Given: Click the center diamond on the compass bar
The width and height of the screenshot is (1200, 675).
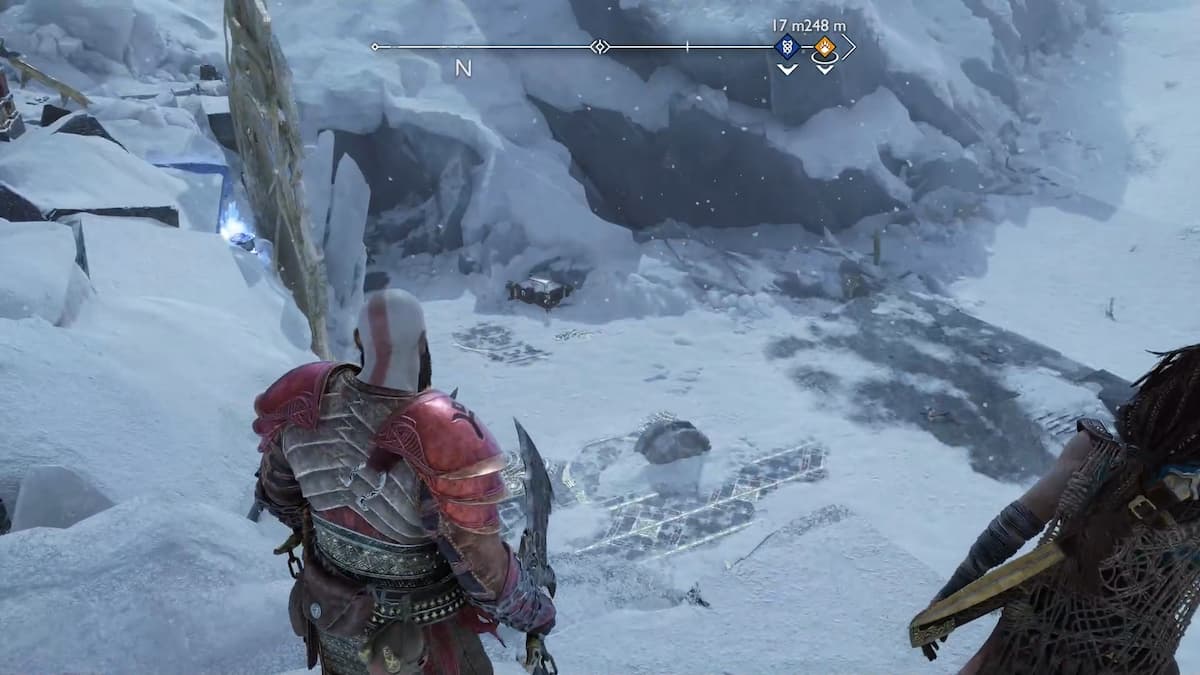Looking at the screenshot, I should click(x=599, y=47).
